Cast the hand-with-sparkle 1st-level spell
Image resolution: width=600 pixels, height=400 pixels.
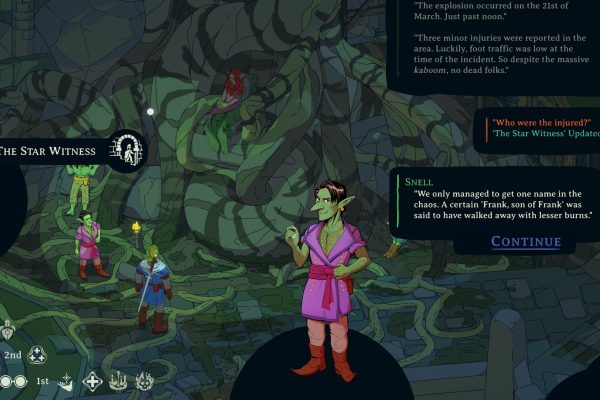[x=66, y=381]
